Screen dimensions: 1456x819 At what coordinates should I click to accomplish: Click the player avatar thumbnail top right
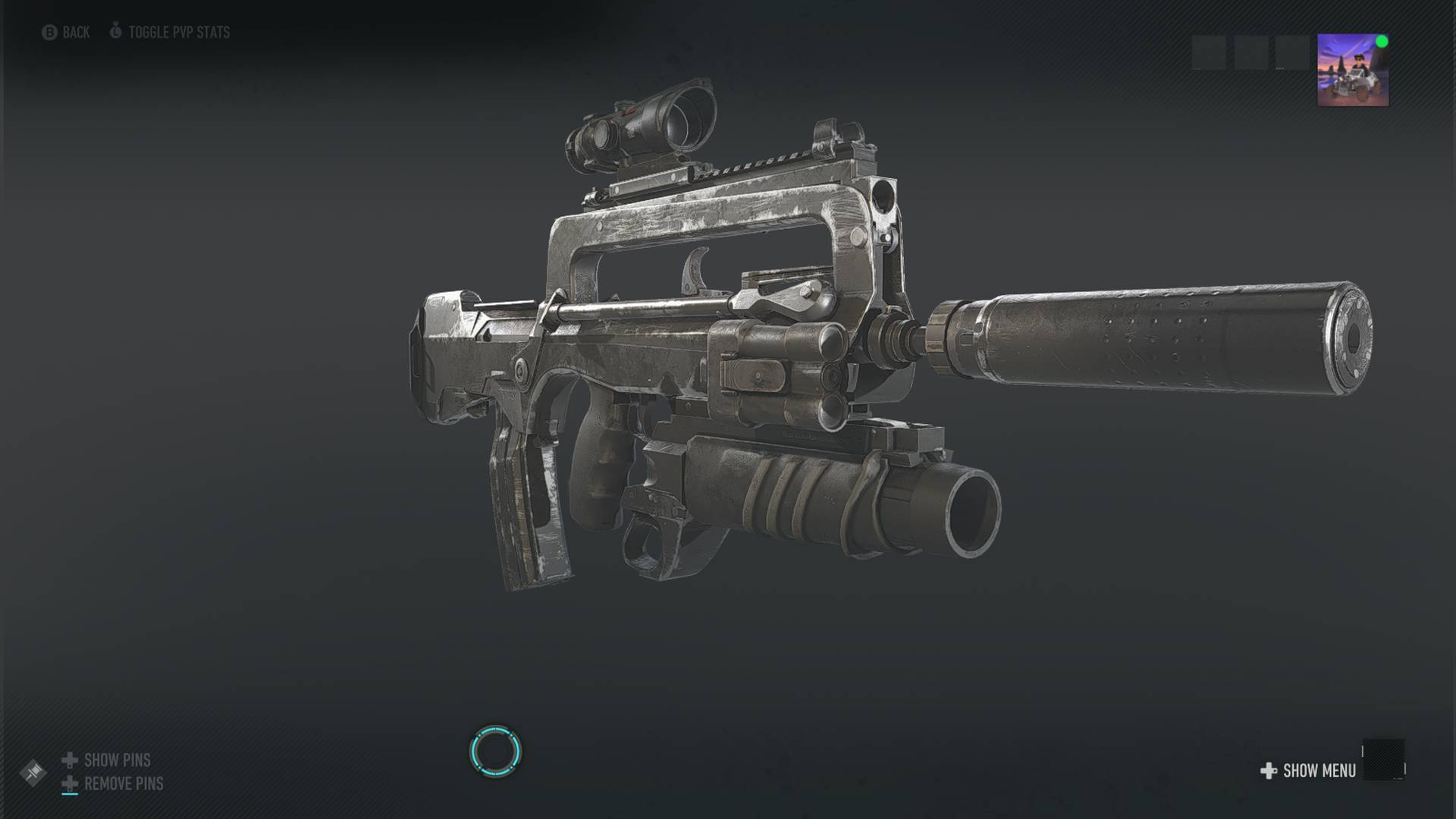click(x=1351, y=71)
